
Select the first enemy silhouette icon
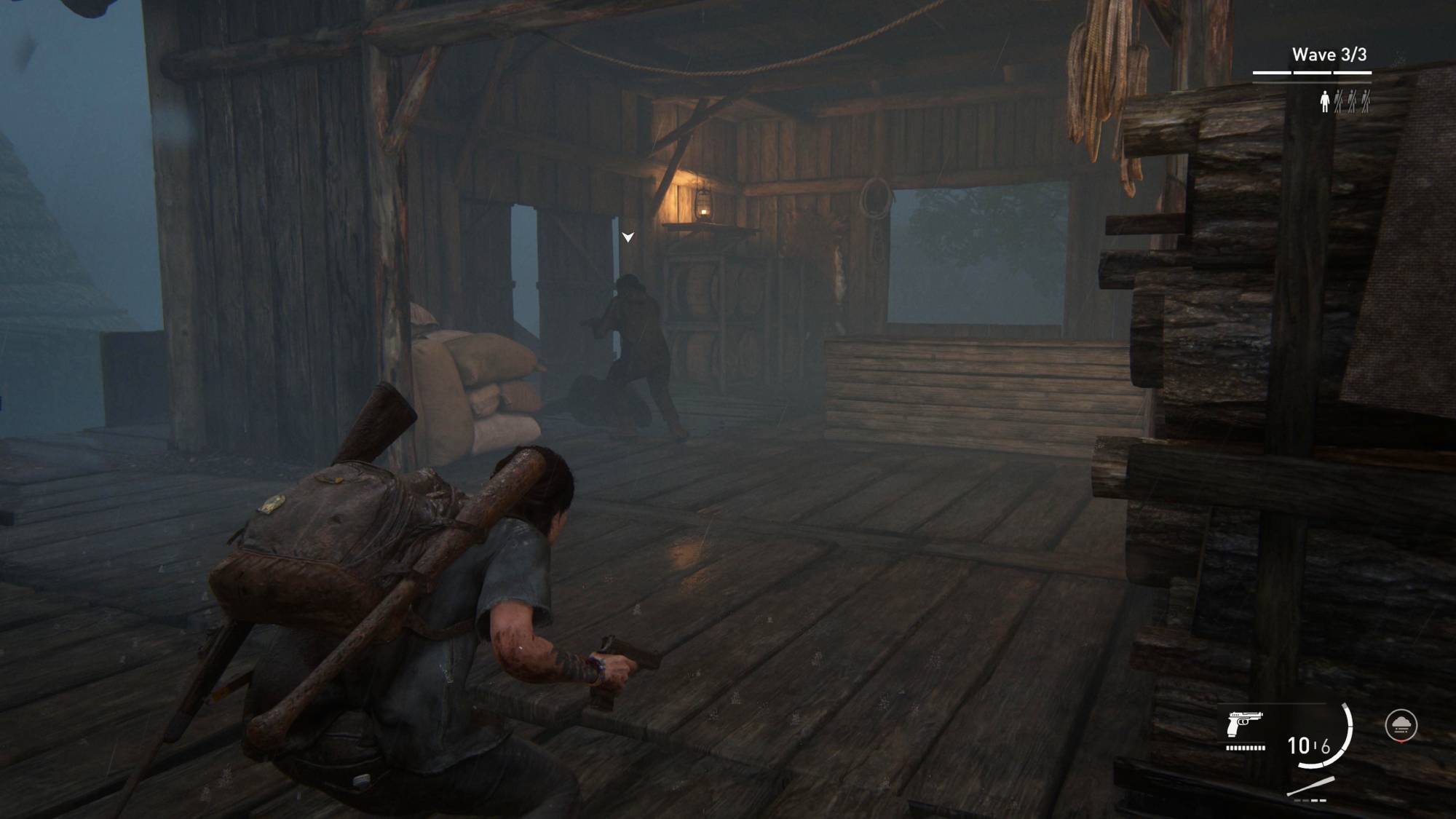click(1338, 100)
